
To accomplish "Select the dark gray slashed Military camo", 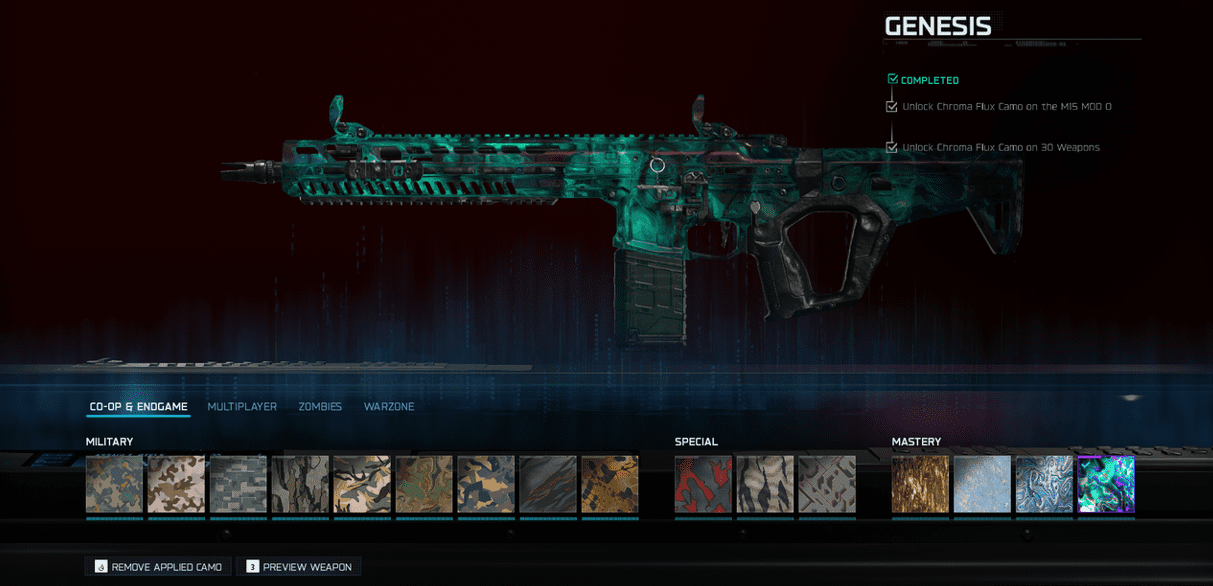I will pos(548,485).
